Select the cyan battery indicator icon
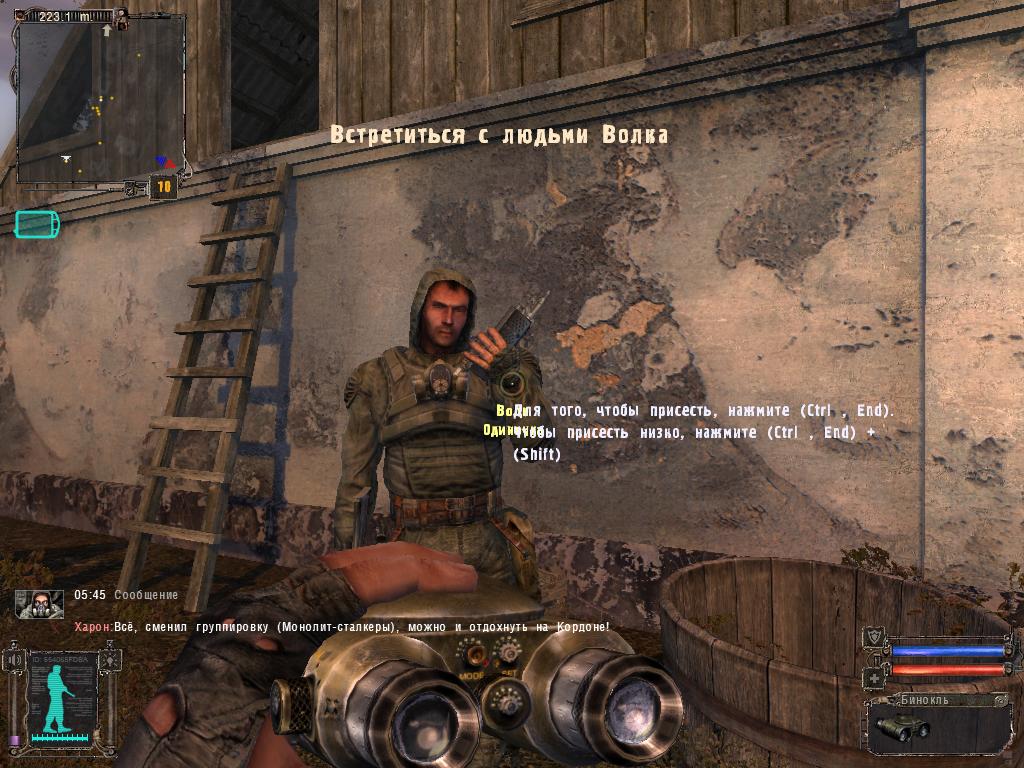This screenshot has height=768, width=1024. [x=37, y=224]
